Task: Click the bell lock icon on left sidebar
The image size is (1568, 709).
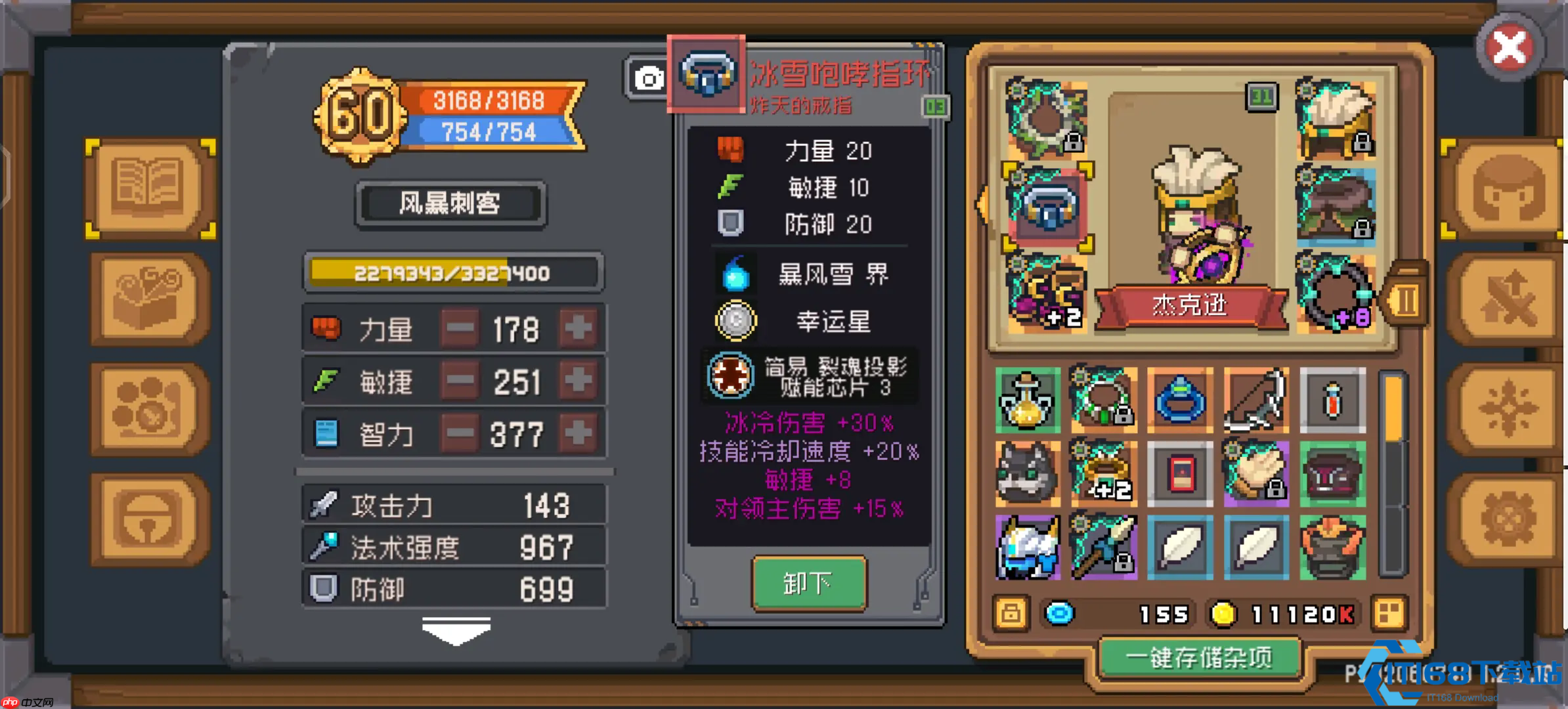Action: tap(150, 519)
